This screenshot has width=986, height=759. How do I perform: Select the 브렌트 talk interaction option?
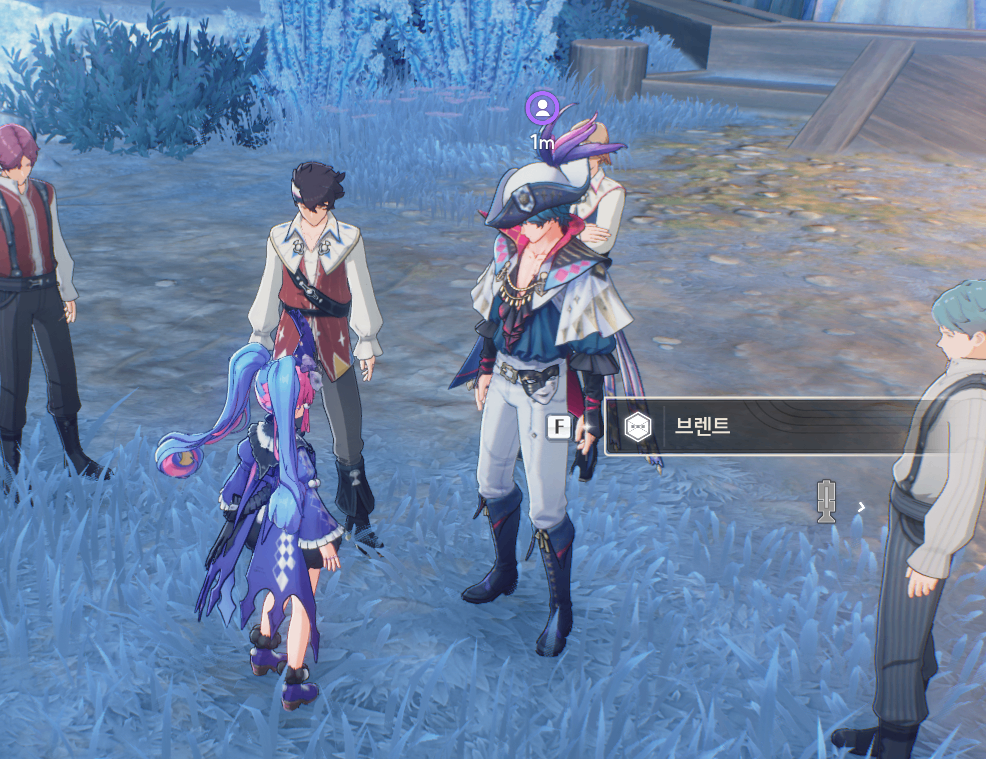click(x=760, y=427)
